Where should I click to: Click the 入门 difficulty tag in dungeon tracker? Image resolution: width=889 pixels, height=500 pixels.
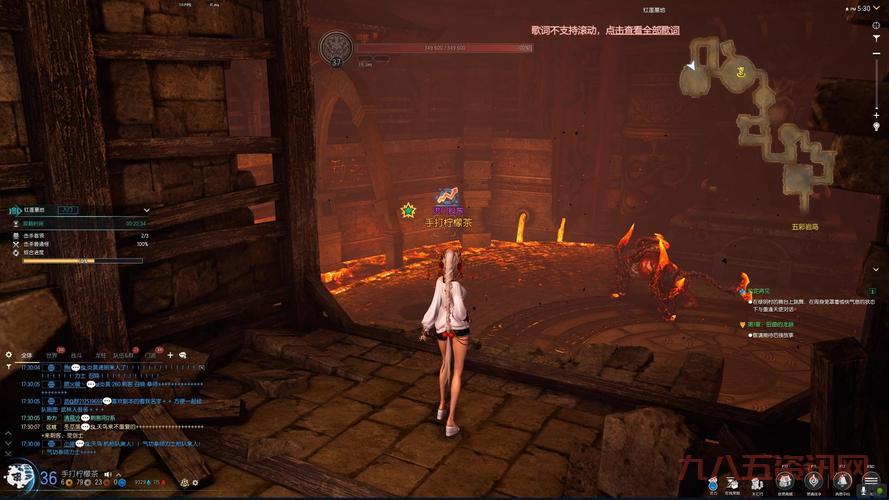[x=68, y=211]
